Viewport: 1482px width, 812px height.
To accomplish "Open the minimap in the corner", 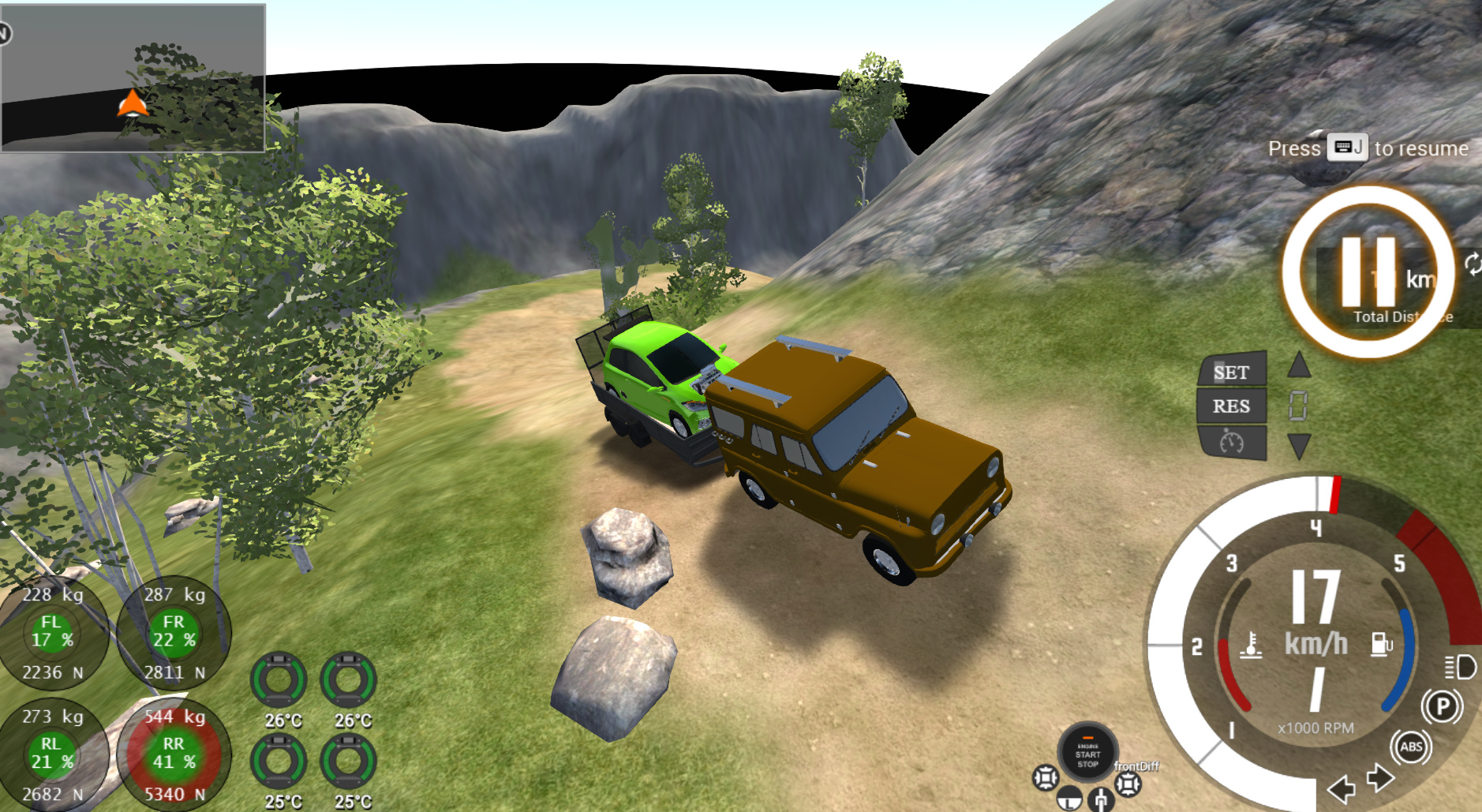I will 133,77.
